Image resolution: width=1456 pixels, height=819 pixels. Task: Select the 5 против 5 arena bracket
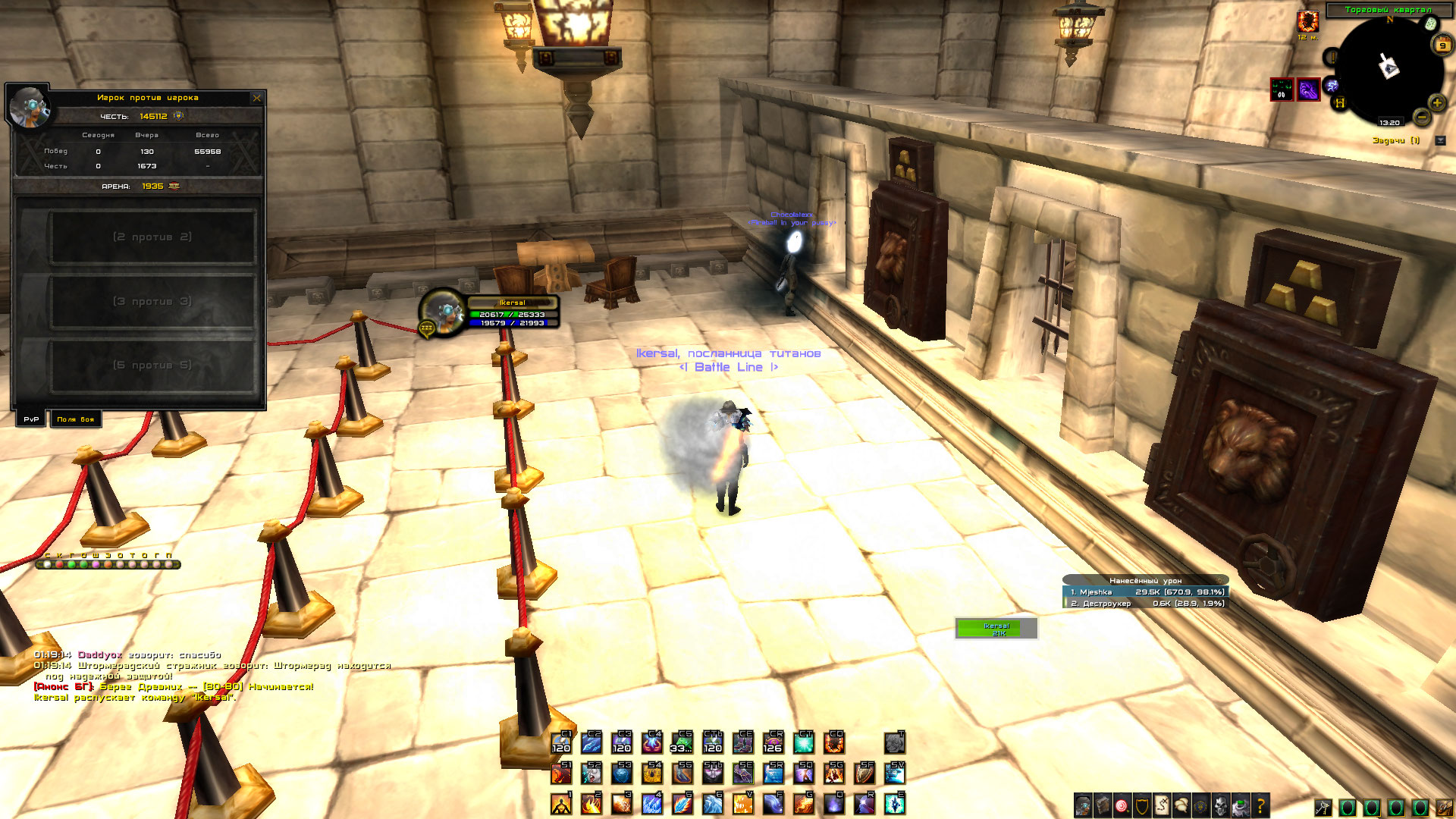pyautogui.click(x=152, y=366)
